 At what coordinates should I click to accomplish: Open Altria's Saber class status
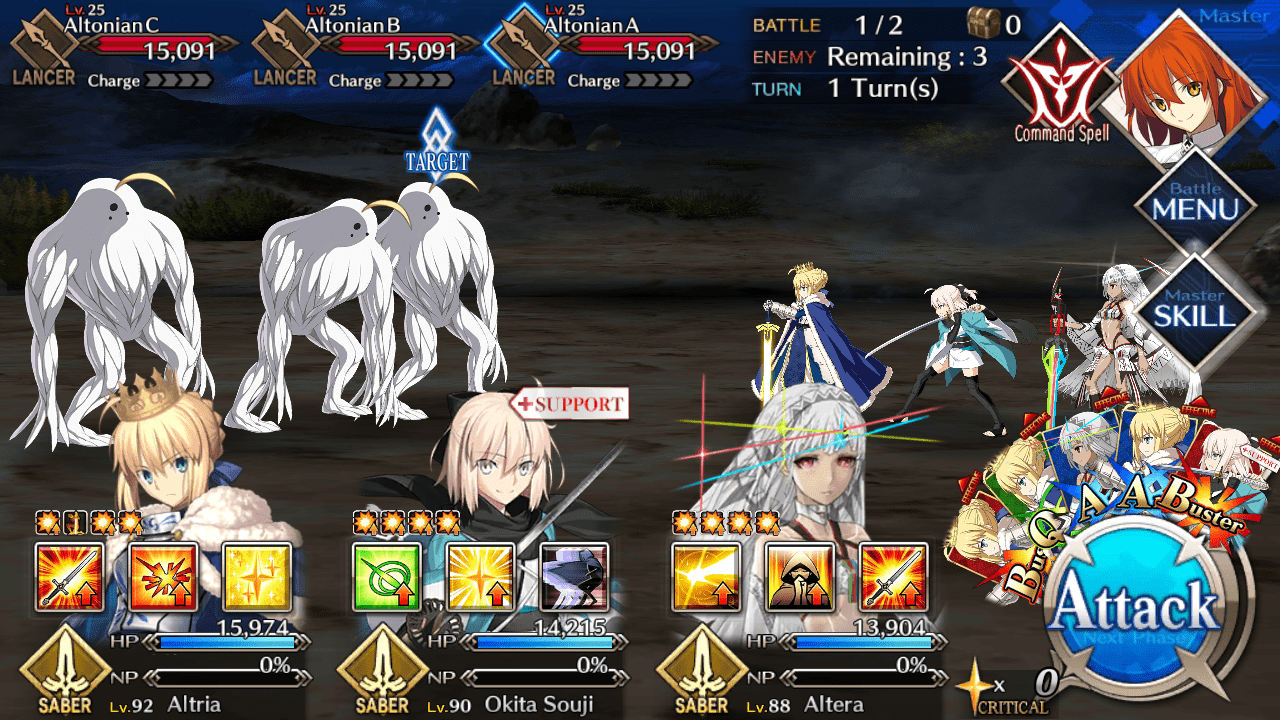(65, 670)
